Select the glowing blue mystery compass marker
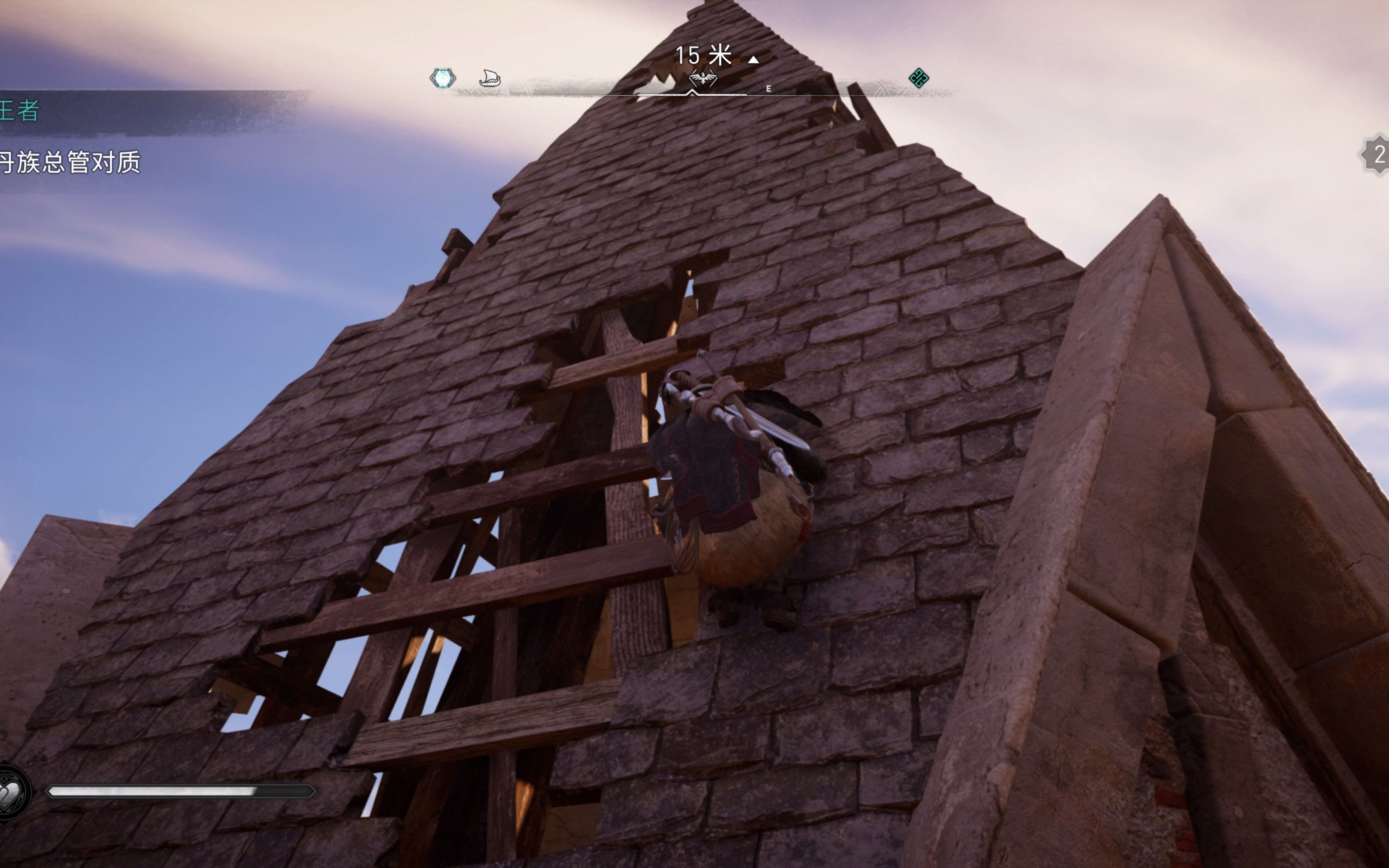 pos(443,78)
